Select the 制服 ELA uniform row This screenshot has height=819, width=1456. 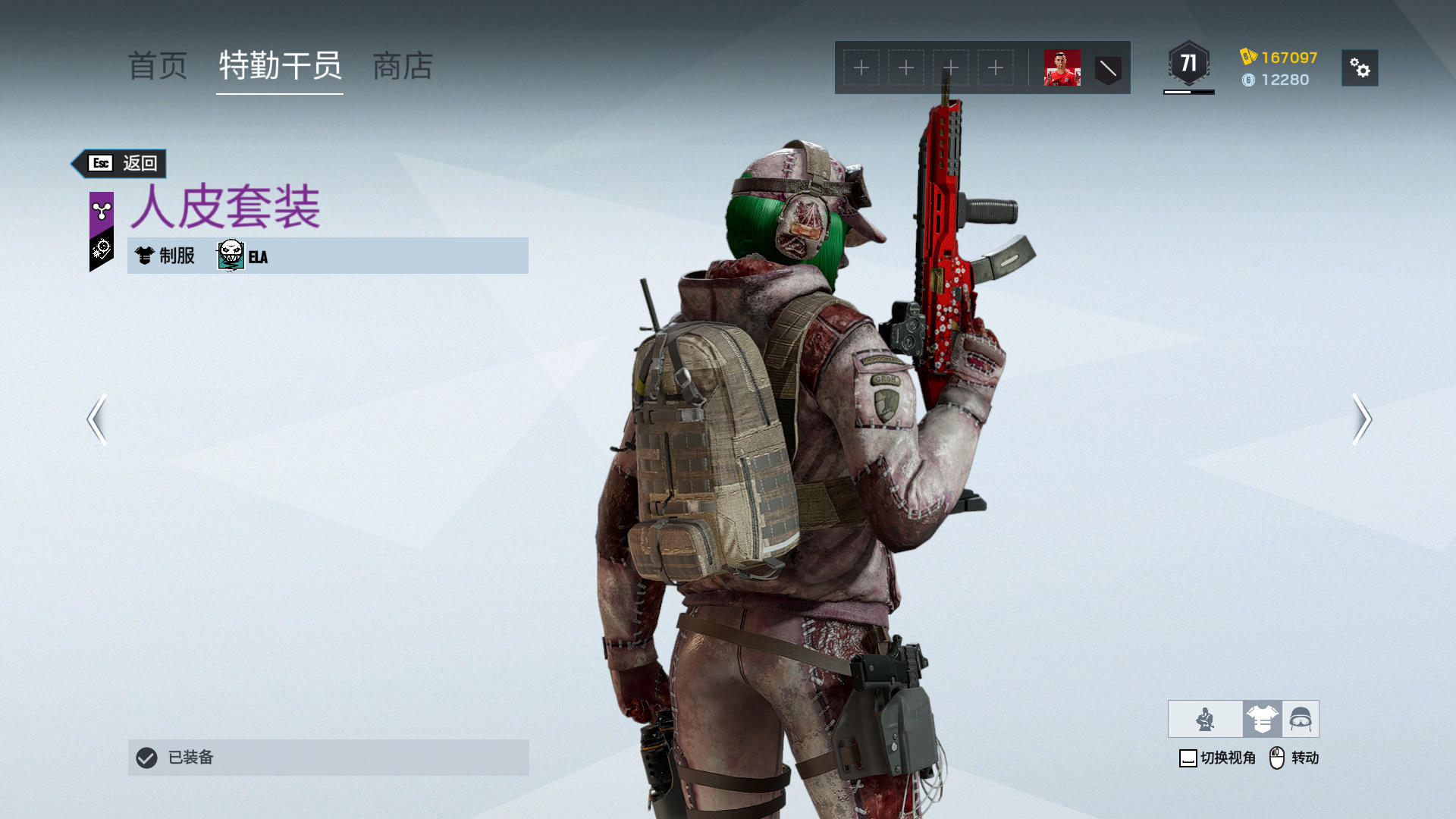328,256
